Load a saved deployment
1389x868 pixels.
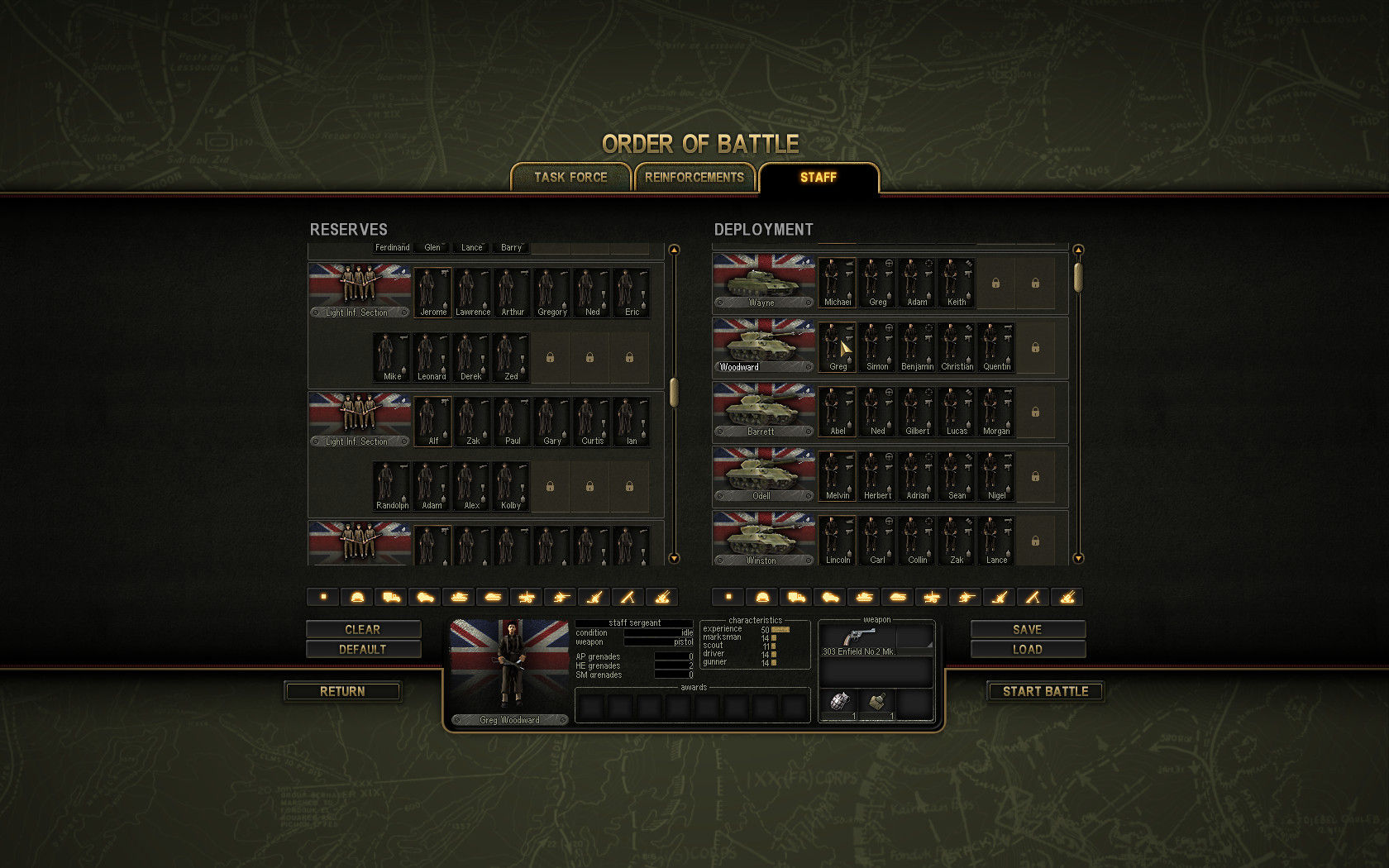point(1028,649)
